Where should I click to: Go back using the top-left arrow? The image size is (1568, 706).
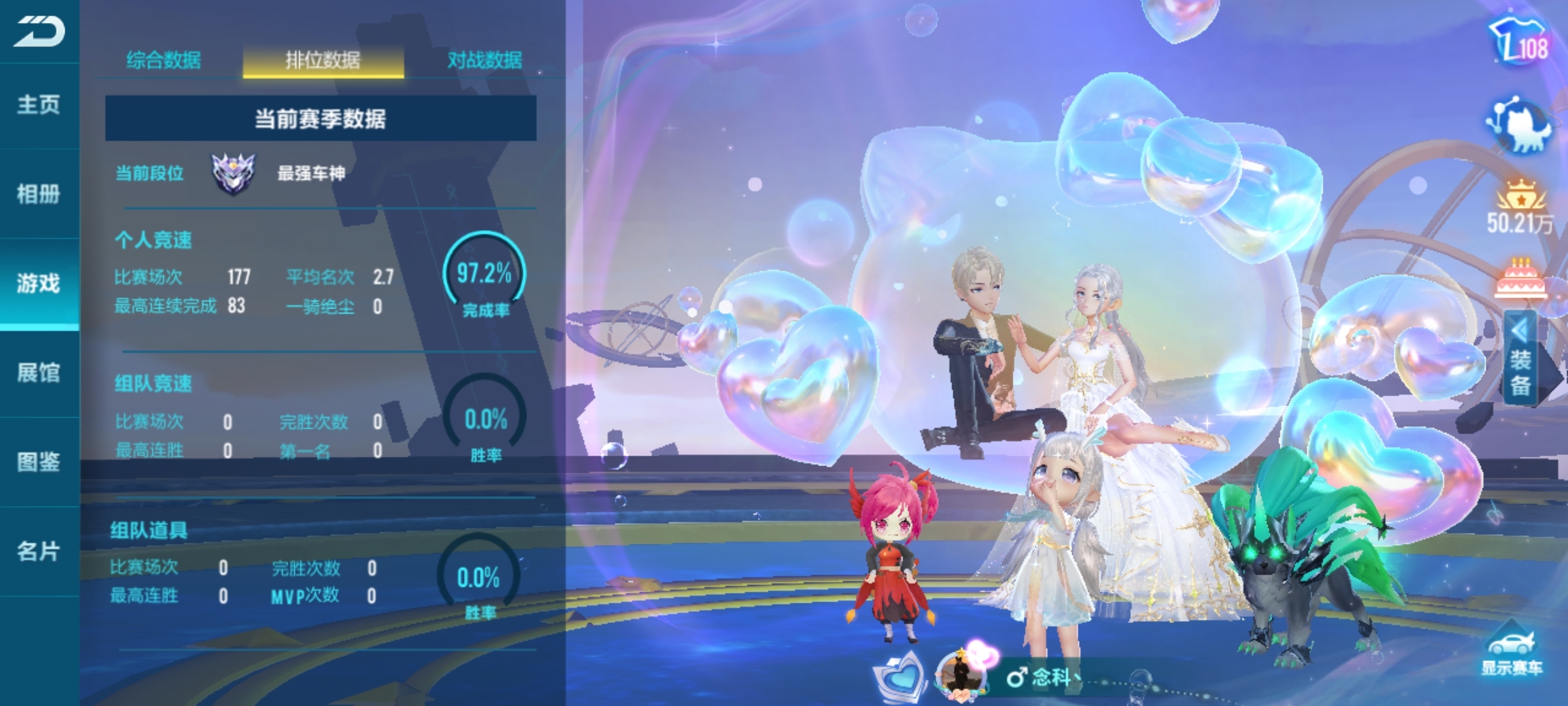(39, 31)
